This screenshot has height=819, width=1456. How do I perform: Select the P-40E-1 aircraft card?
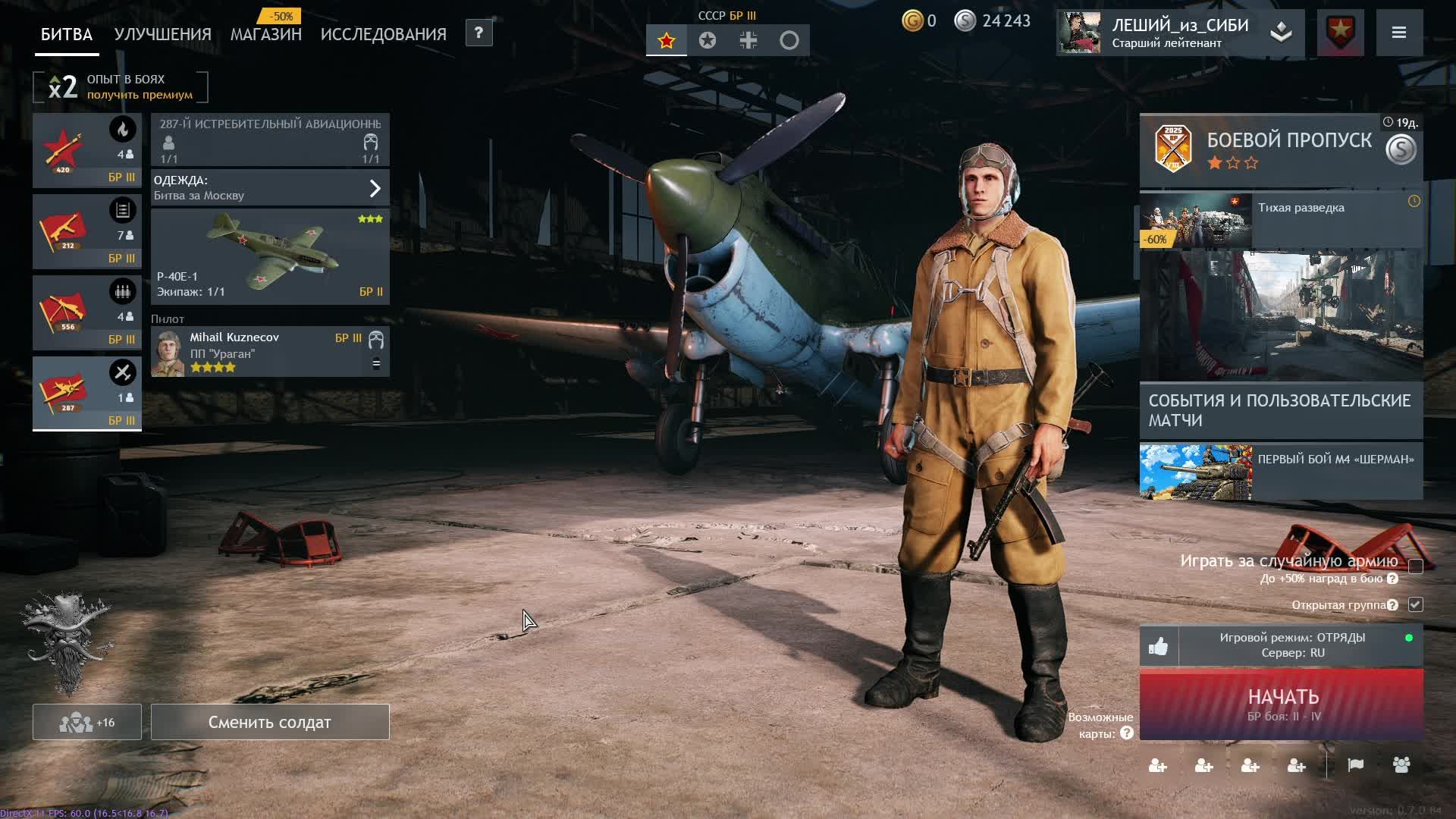tap(270, 256)
